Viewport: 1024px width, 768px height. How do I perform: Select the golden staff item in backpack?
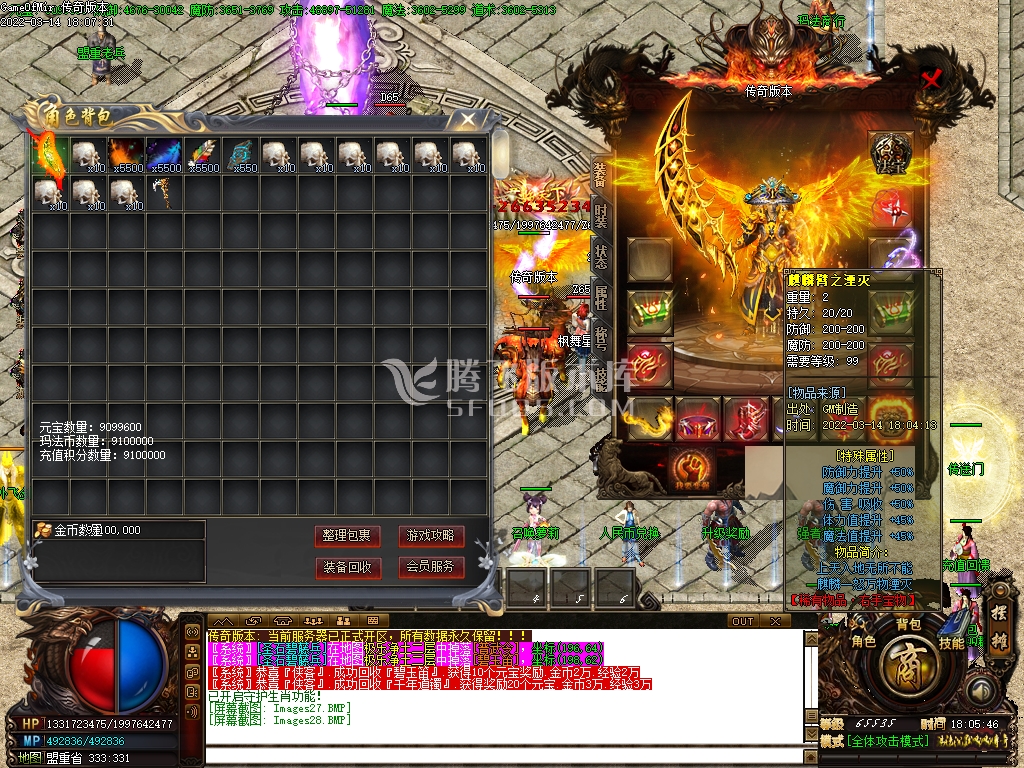pos(163,193)
